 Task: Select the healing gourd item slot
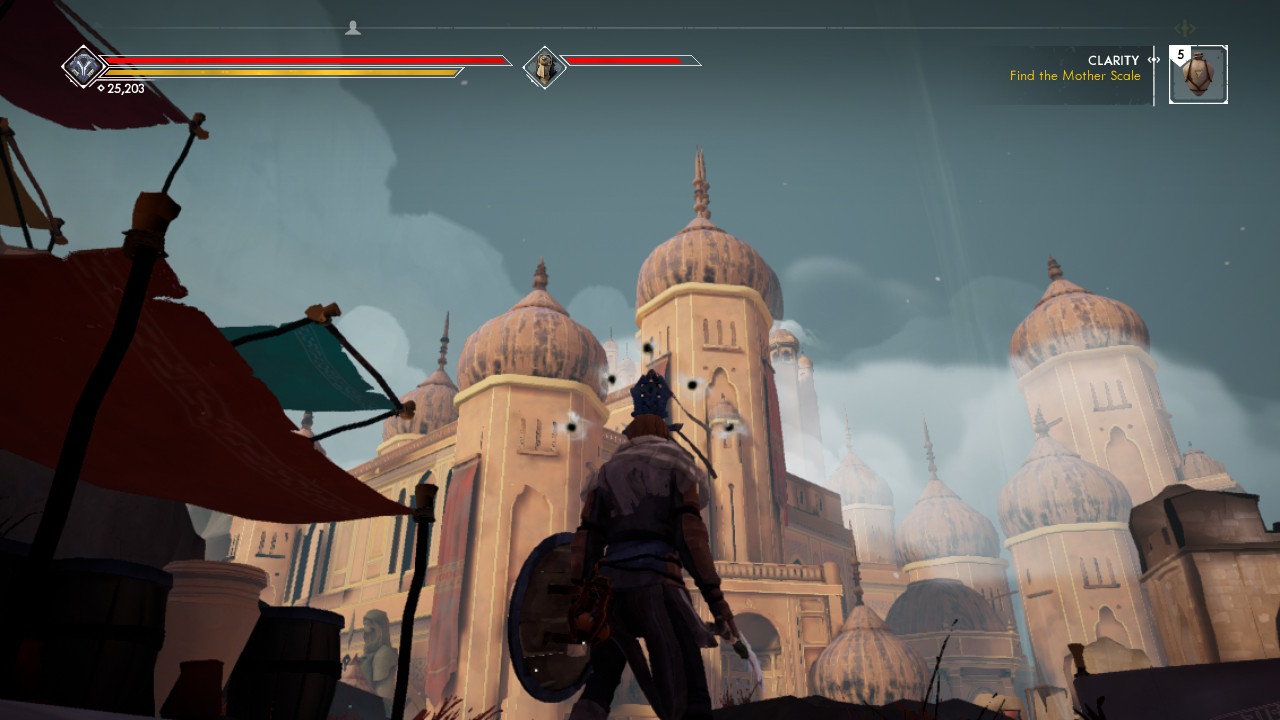tap(1198, 75)
